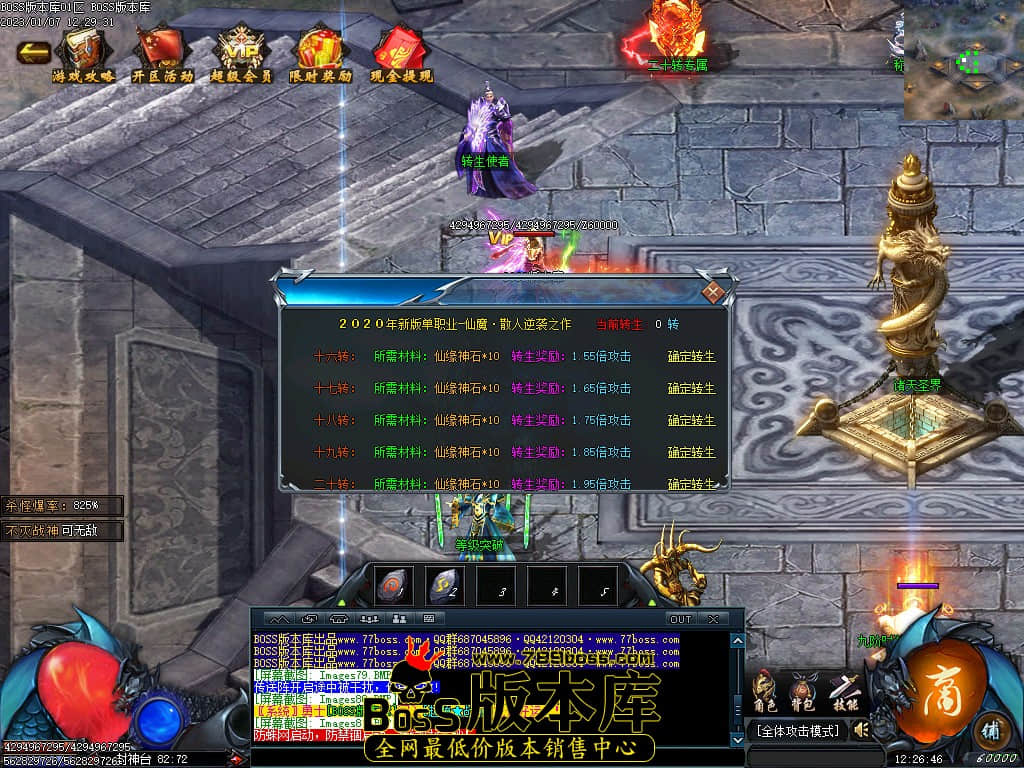1024x768 pixels.
Task: Click the yellow back arrow button
Action: 33,52
